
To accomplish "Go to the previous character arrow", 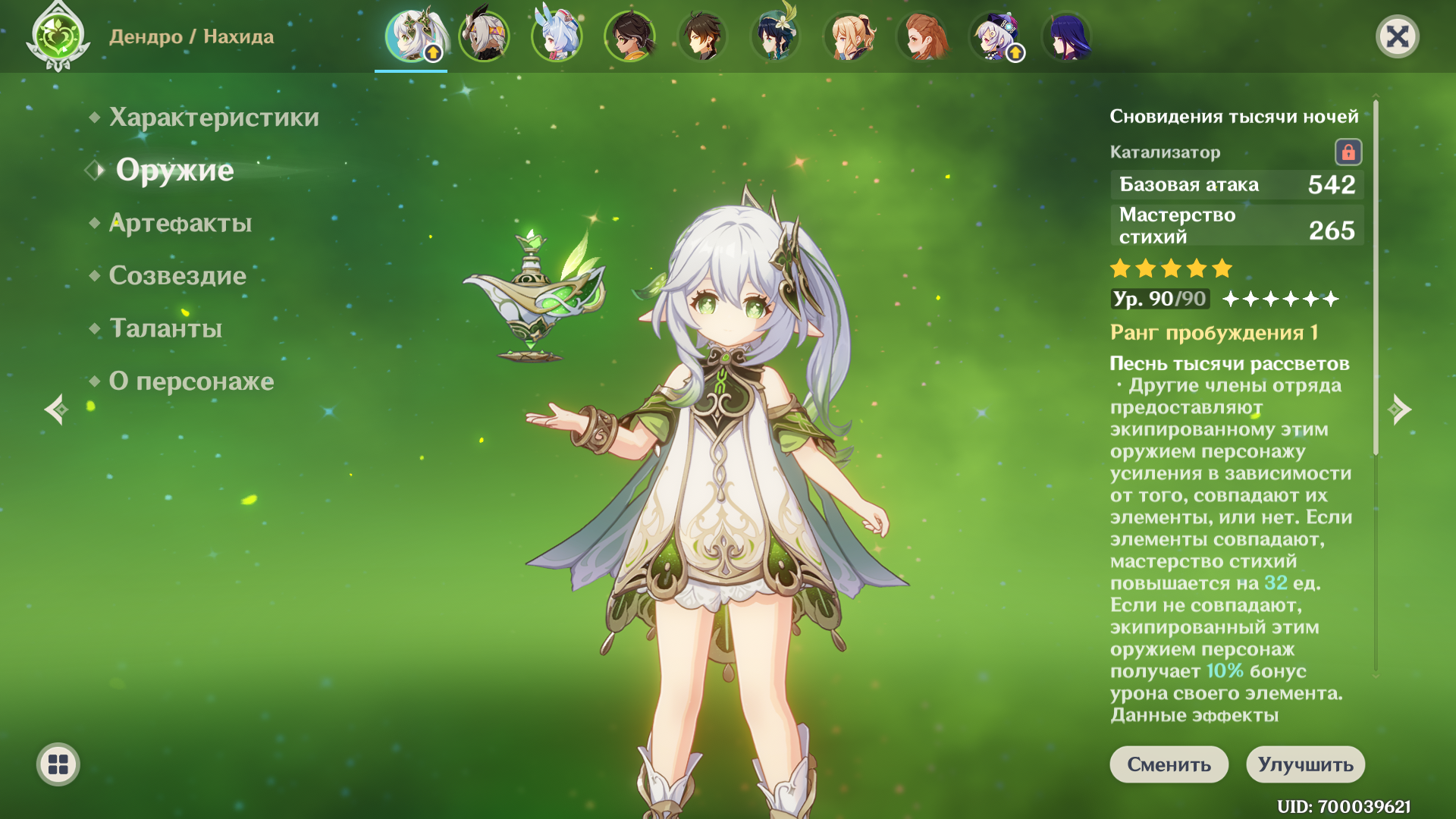I will coord(56,409).
